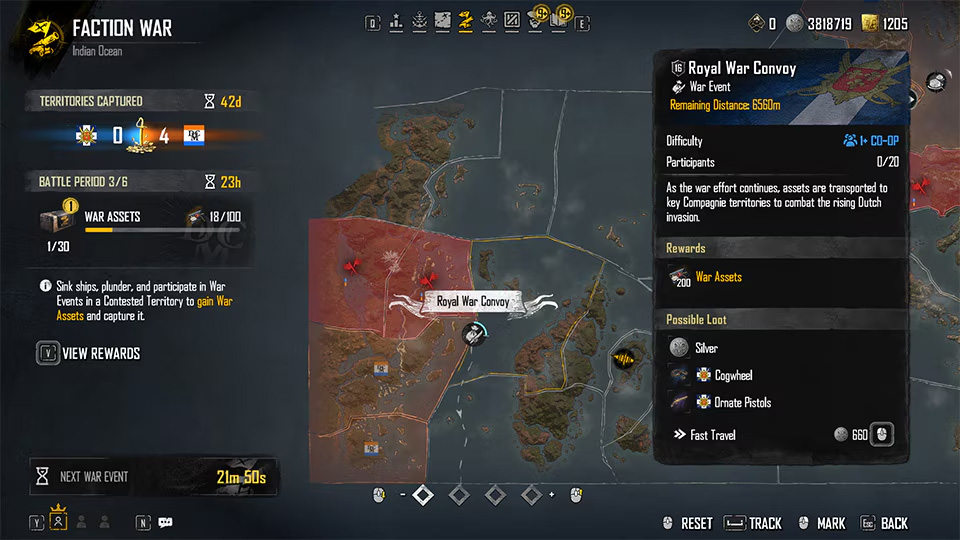
Task: Select the War Assets reward entry
Action: [718, 277]
